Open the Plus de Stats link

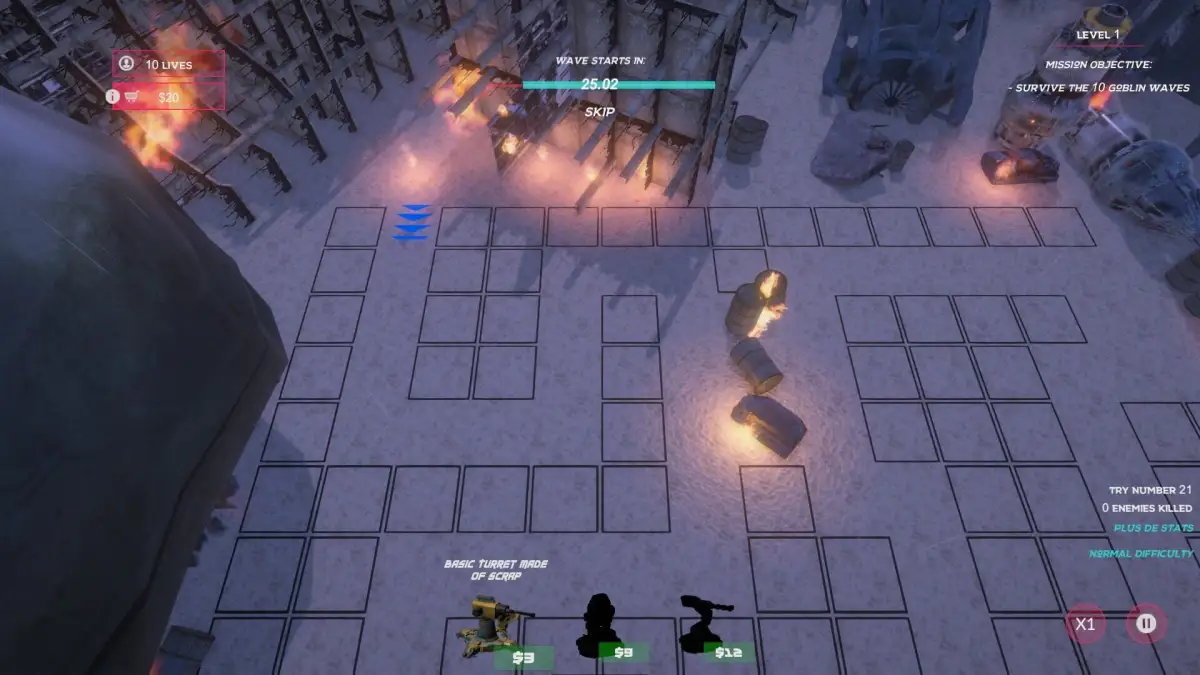click(x=1153, y=528)
